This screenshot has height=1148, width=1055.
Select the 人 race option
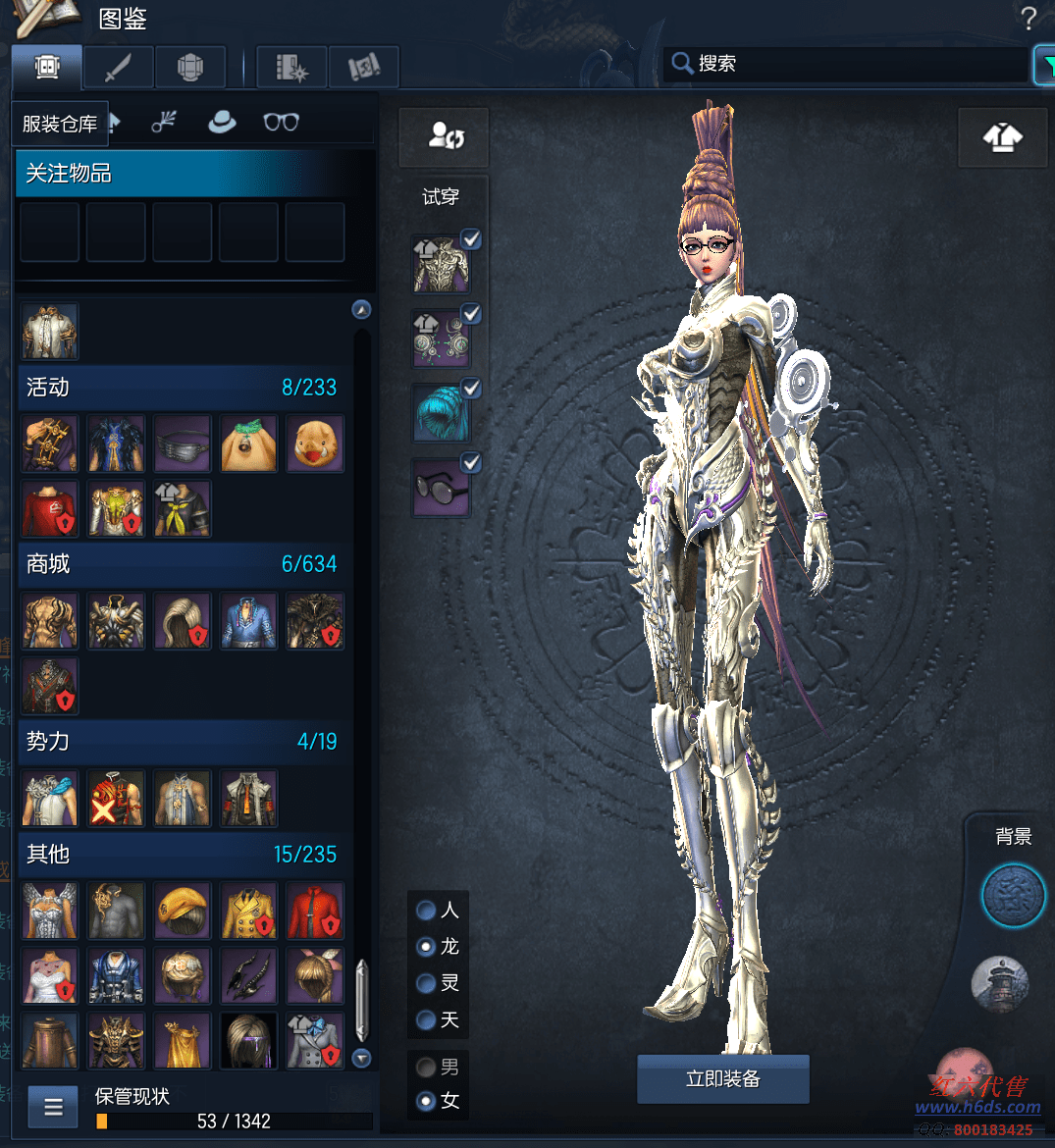(x=427, y=911)
